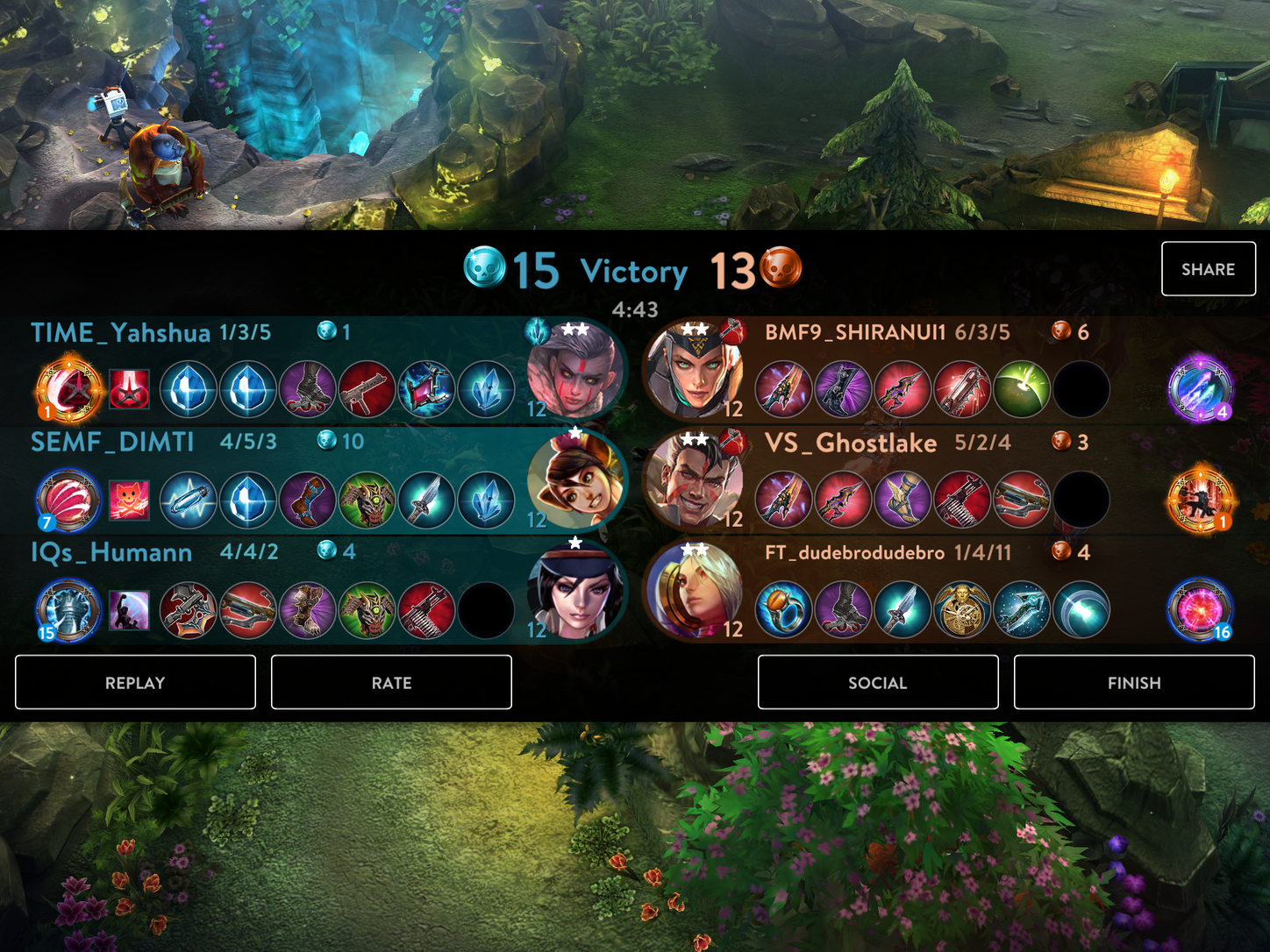The image size is (1270, 952).
Task: Click the RATE button
Action: [x=391, y=682]
